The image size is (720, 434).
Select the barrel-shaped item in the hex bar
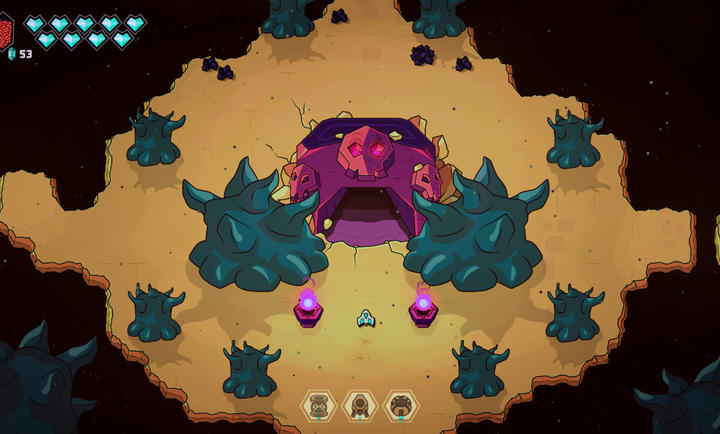click(319, 405)
